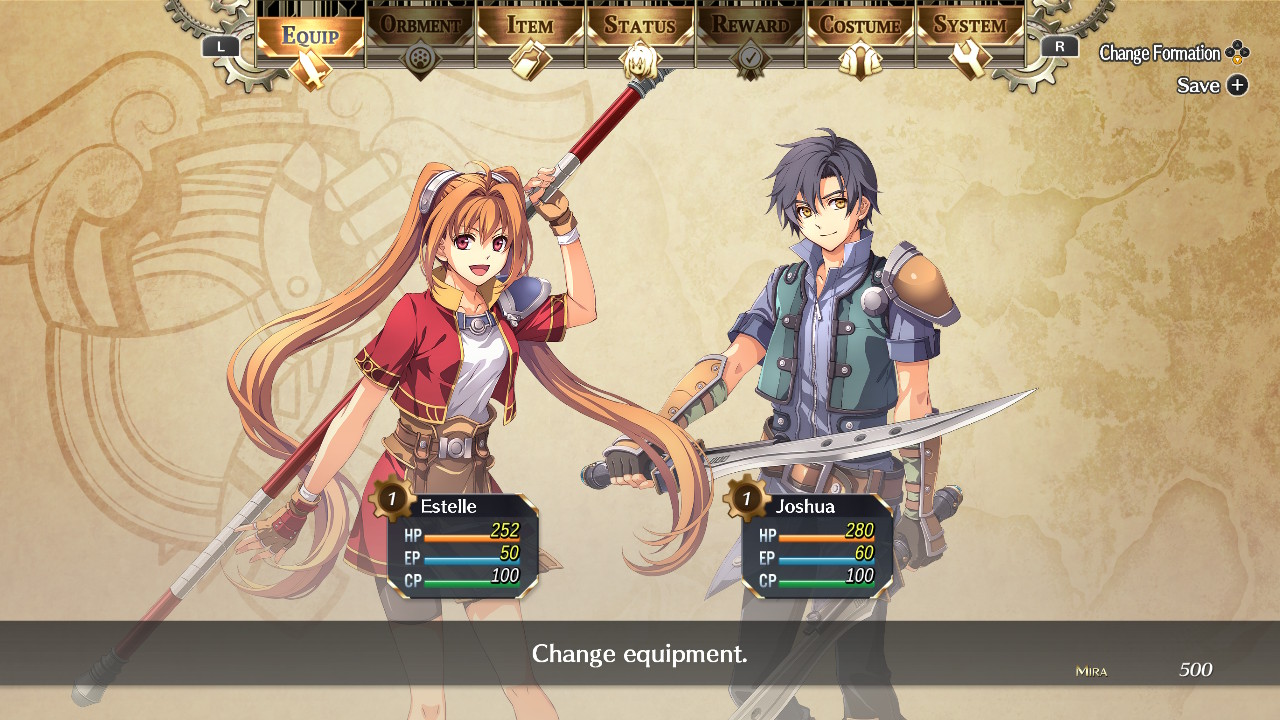Image resolution: width=1280 pixels, height=720 pixels.
Task: Choose Estelle's character status panel
Action: coord(462,545)
